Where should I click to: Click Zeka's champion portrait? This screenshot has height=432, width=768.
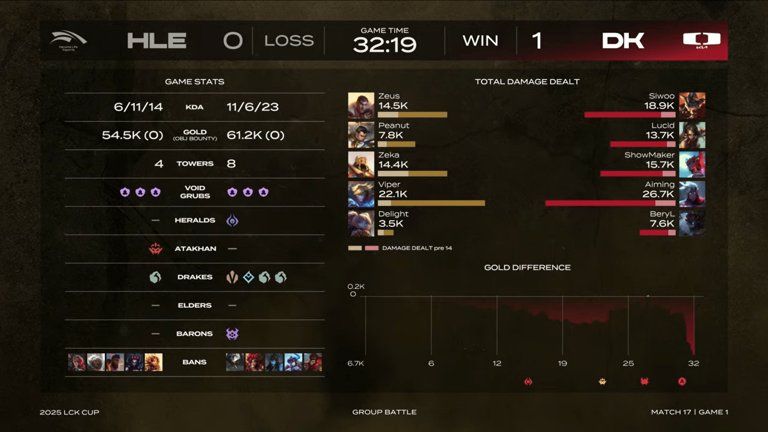click(361, 164)
